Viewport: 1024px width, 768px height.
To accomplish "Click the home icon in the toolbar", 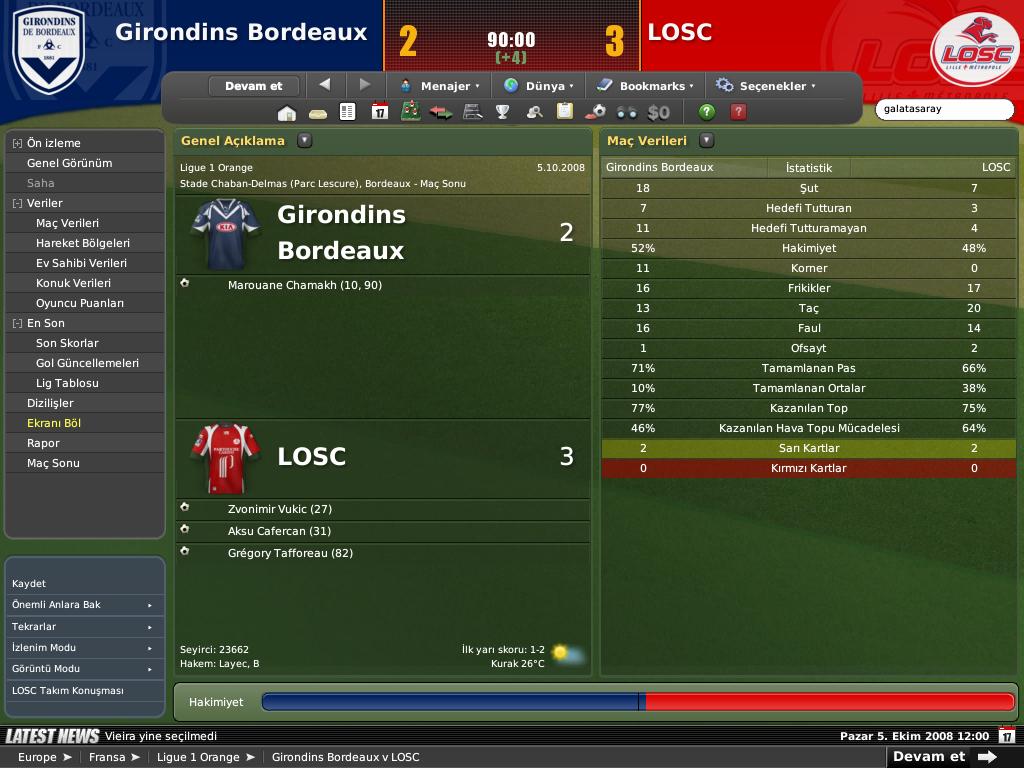I will click(286, 112).
